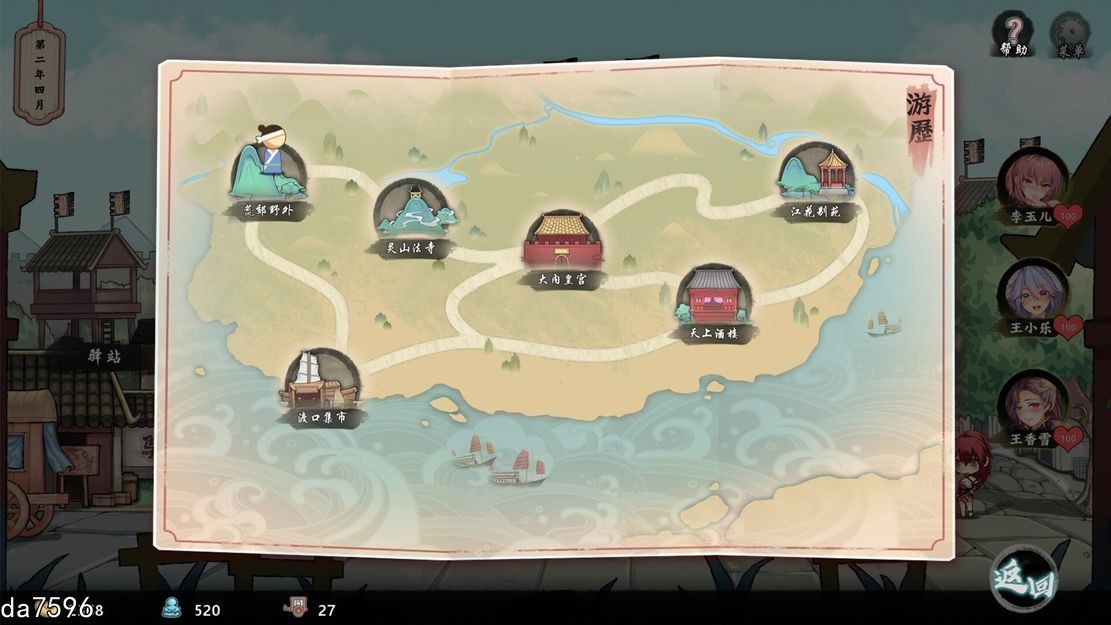
Task: Open the 菜单 gear menu
Action: [x=1070, y=35]
